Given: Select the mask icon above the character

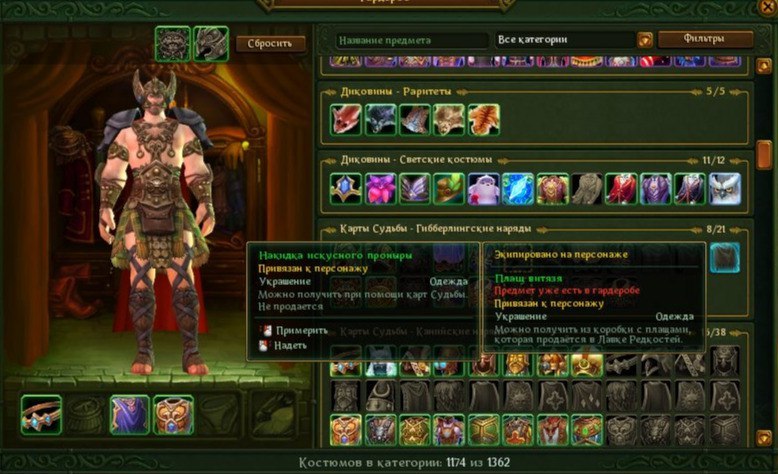Looking at the screenshot, I should click(x=173, y=43).
